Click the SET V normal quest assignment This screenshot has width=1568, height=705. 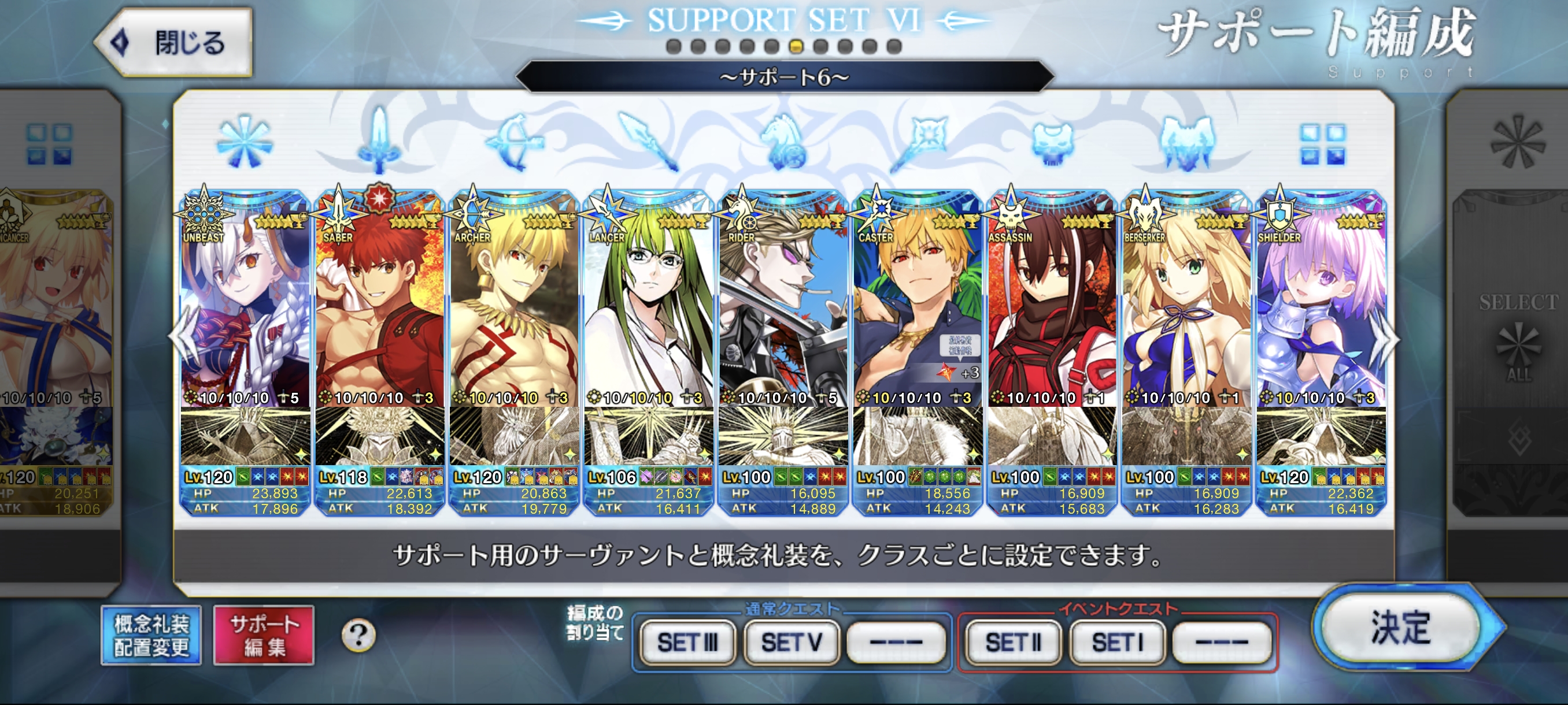coord(792,642)
